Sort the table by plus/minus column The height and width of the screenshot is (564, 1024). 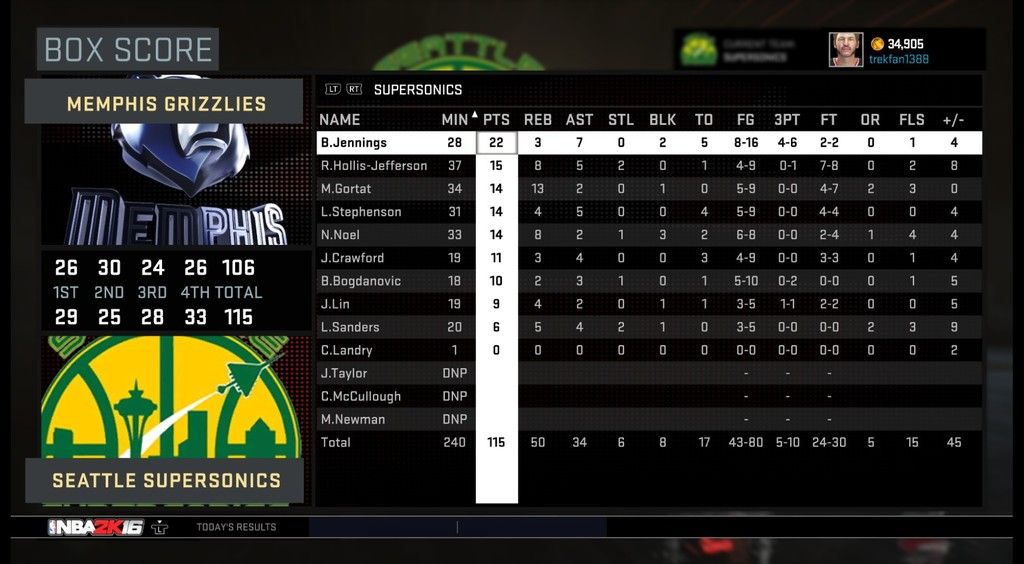[x=953, y=120]
